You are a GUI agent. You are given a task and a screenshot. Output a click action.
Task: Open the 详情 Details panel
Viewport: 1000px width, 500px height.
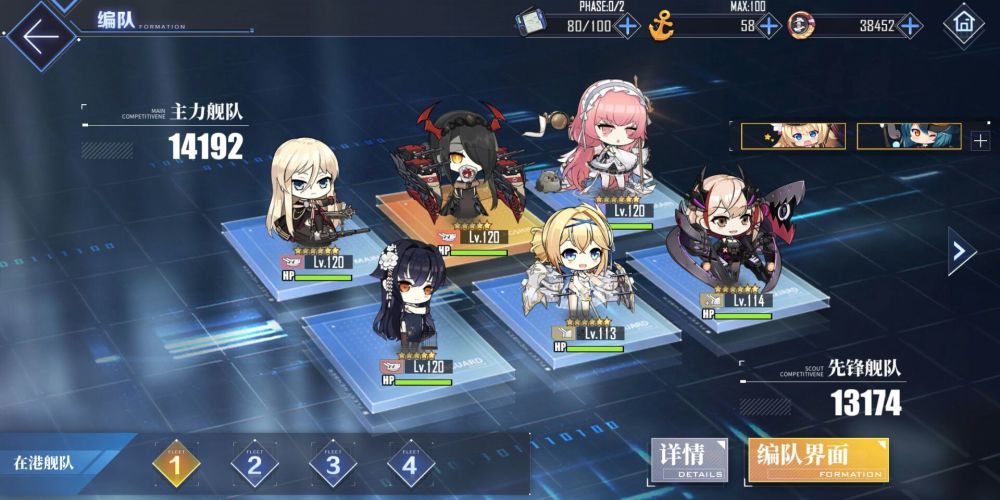coord(689,460)
